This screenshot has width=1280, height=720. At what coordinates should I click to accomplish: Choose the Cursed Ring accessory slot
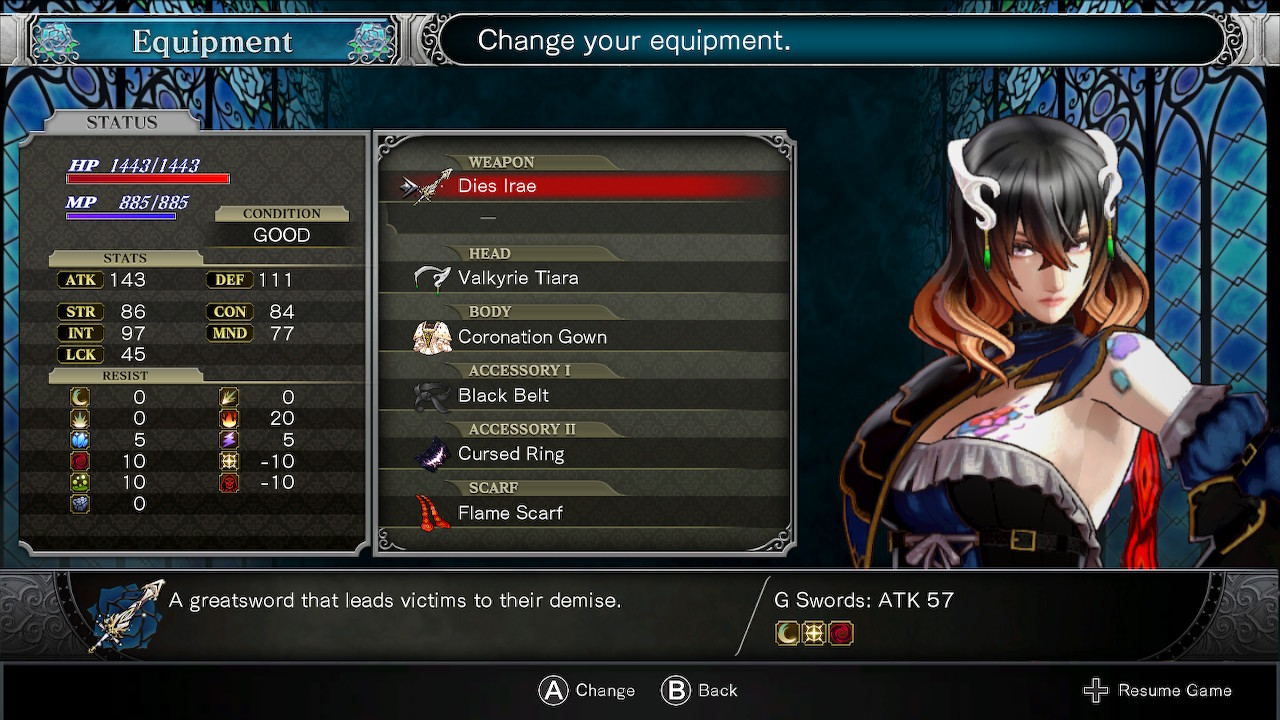pyautogui.click(x=584, y=454)
